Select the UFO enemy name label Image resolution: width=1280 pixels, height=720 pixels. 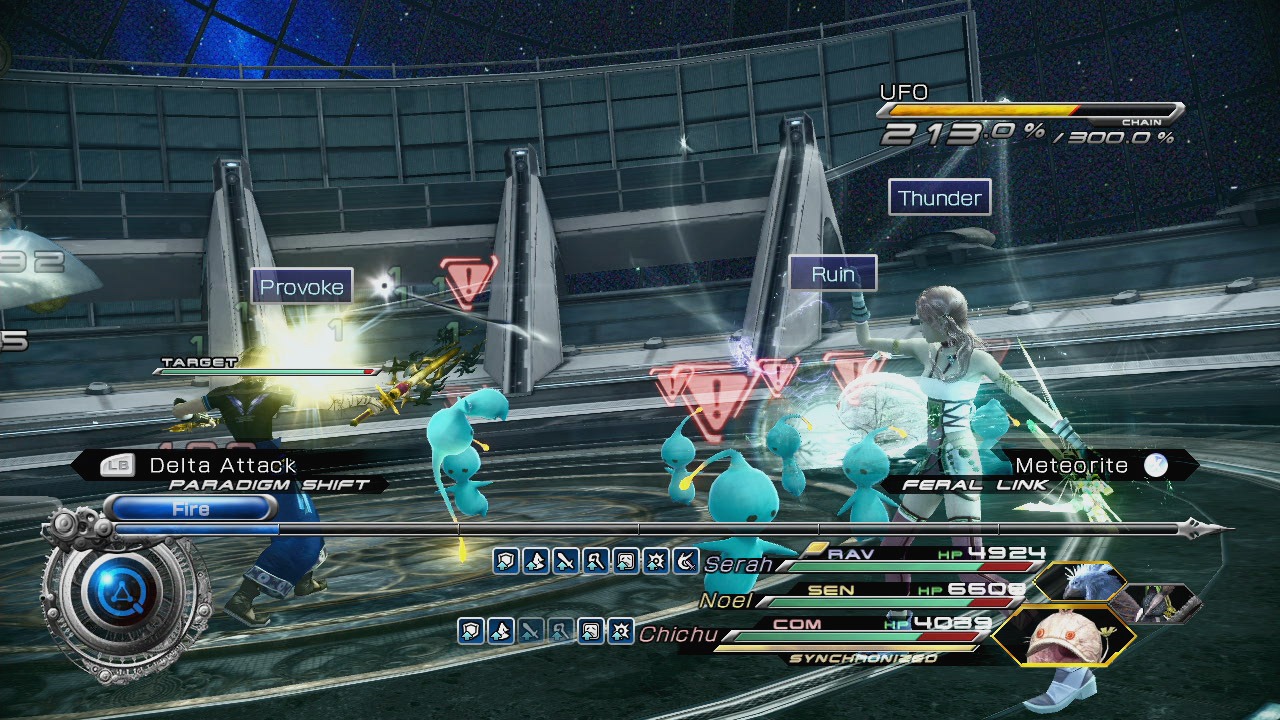pyautogui.click(x=904, y=92)
